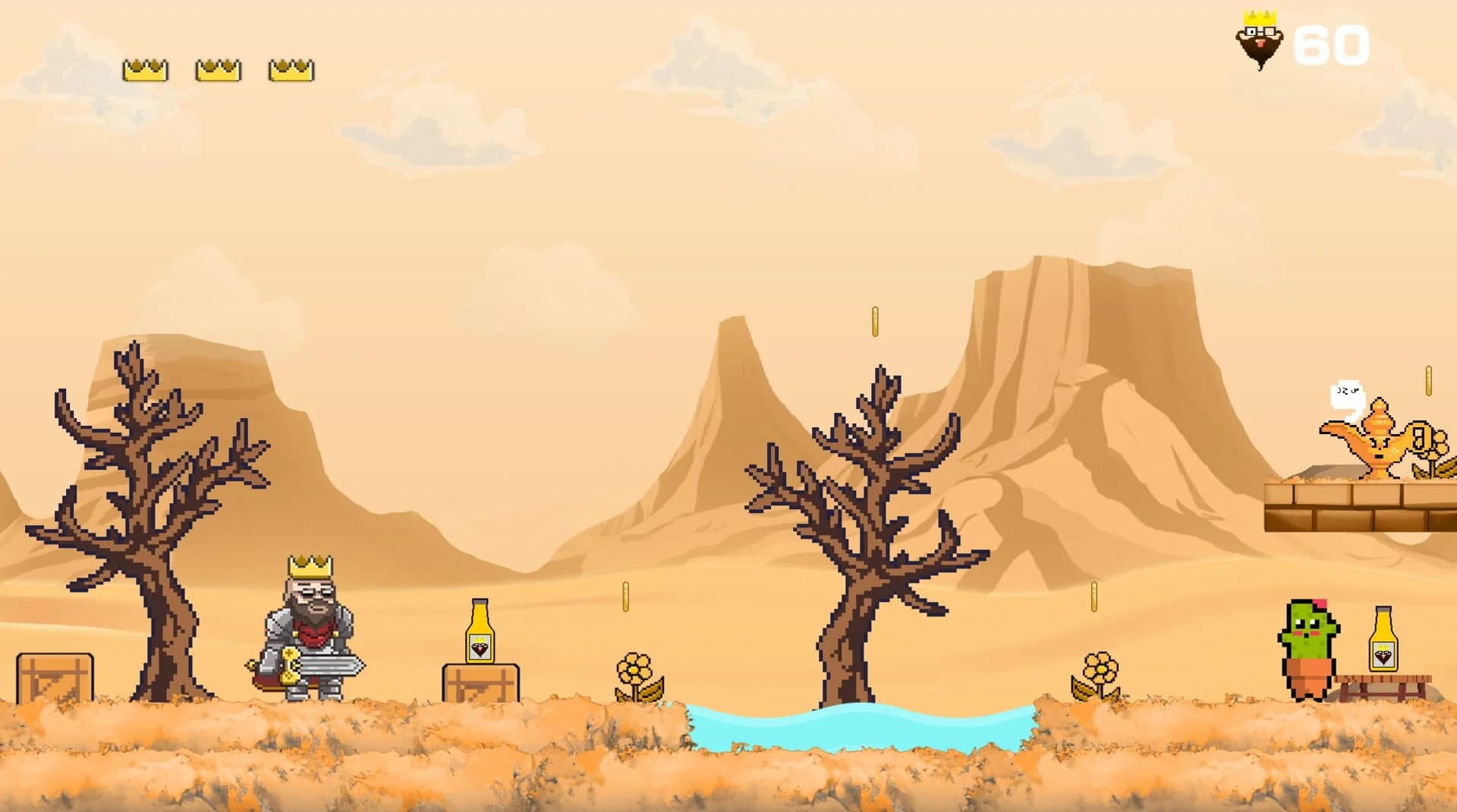Image resolution: width=1457 pixels, height=812 pixels.
Task: Click the second crown life icon
Action: tap(217, 69)
